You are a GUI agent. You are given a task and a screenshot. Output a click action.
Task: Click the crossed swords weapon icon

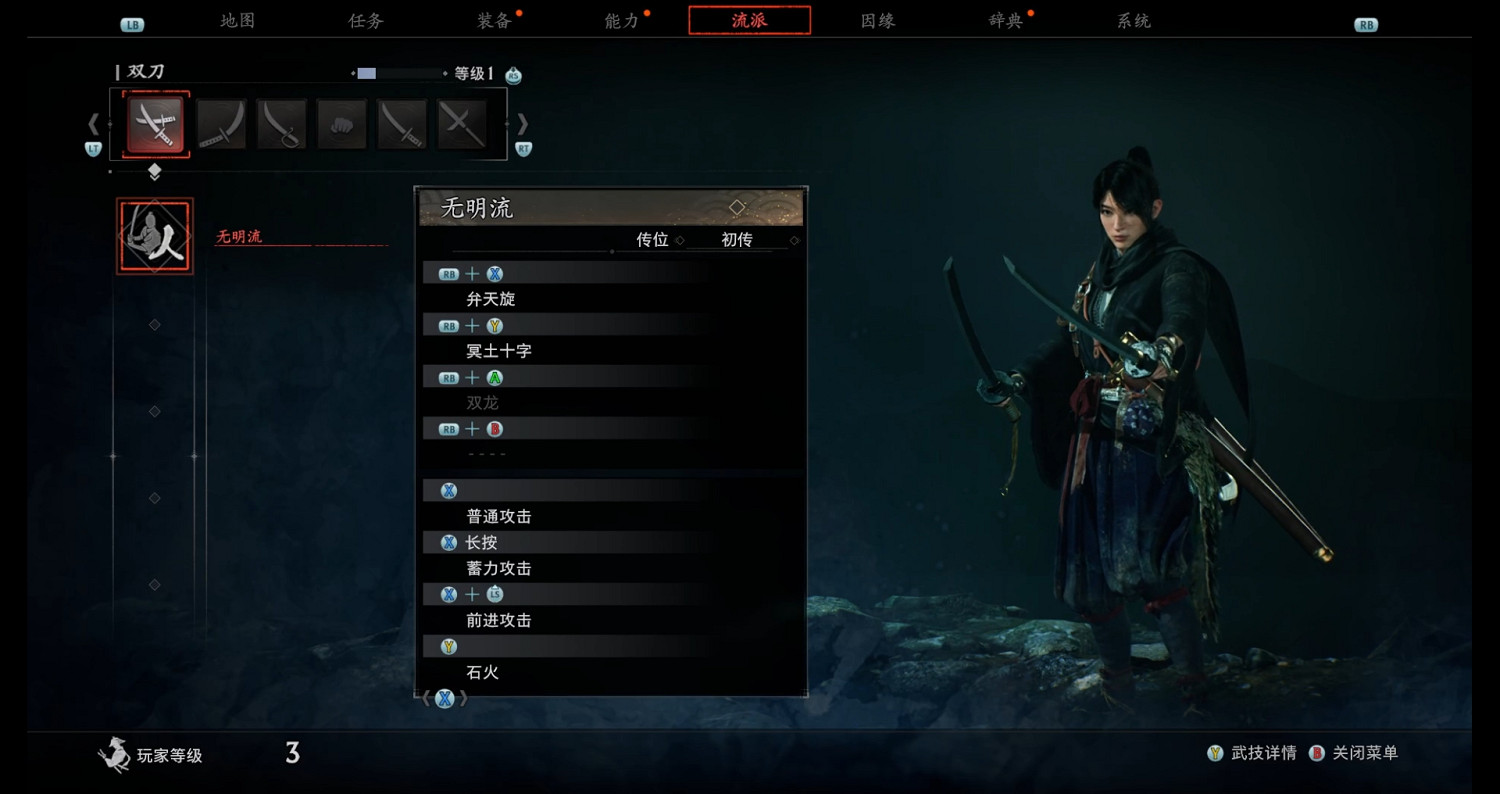point(461,123)
